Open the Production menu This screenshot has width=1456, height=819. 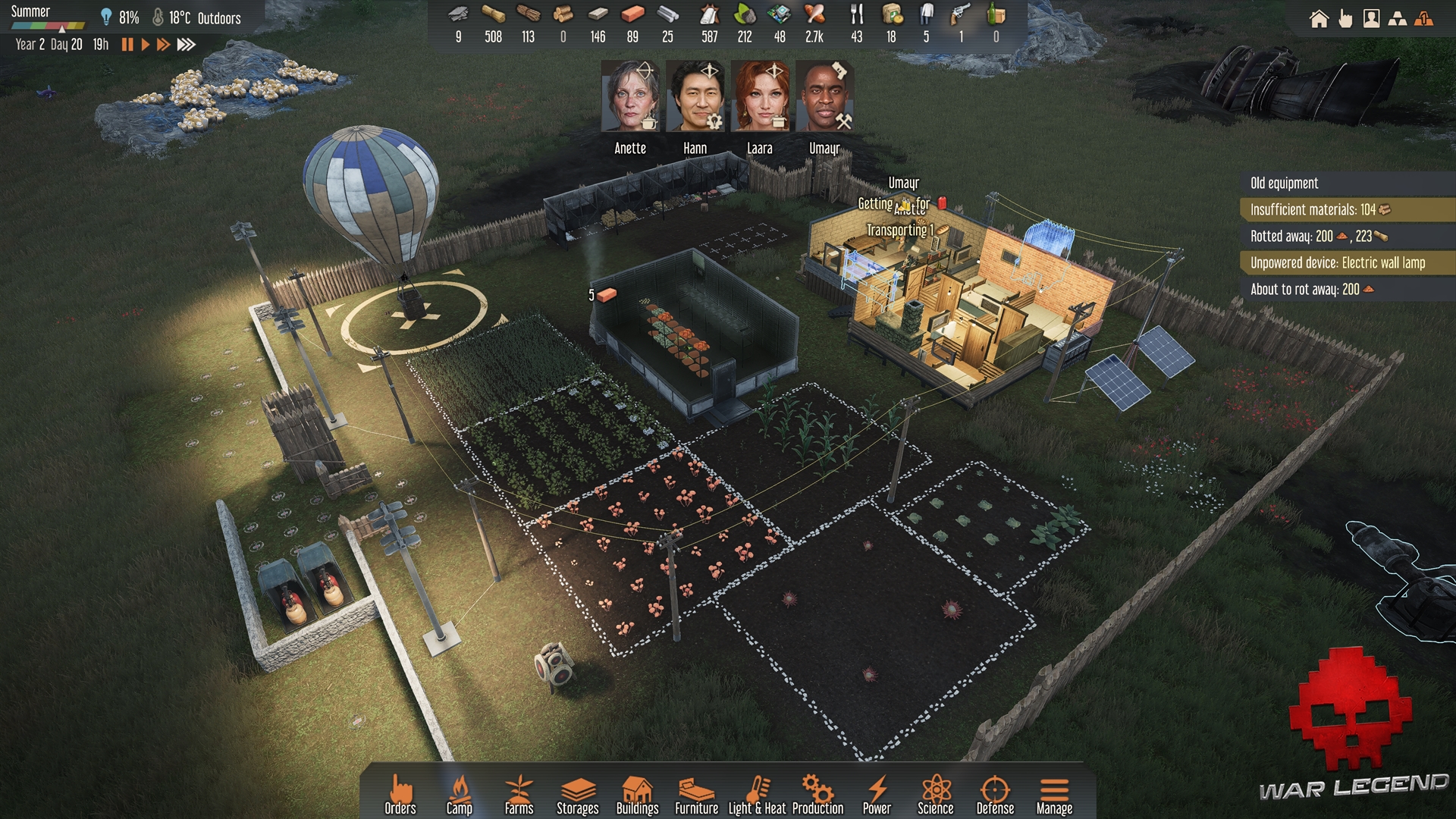click(x=817, y=794)
